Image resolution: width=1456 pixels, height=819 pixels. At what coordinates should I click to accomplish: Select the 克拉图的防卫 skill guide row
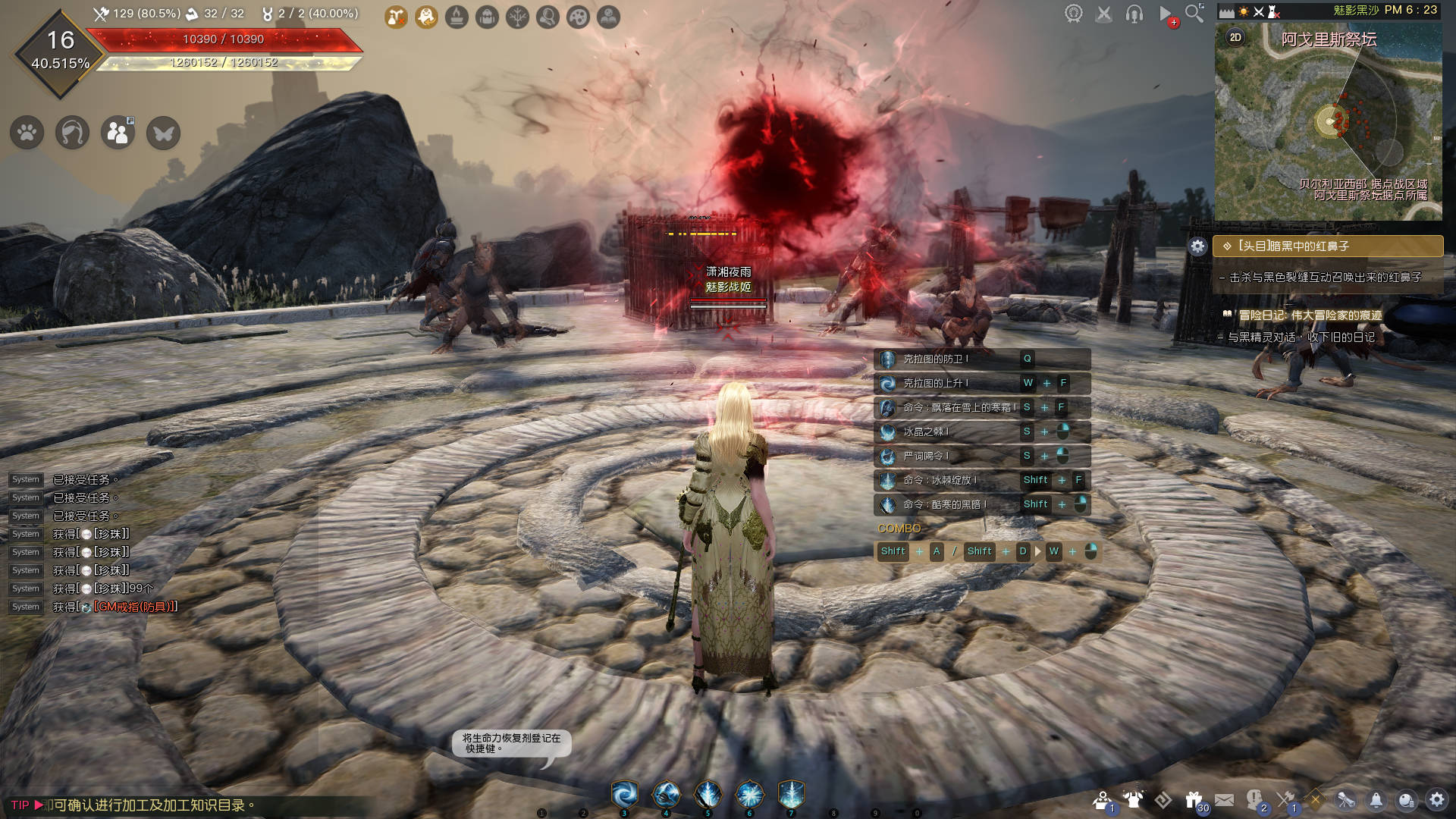[982, 359]
